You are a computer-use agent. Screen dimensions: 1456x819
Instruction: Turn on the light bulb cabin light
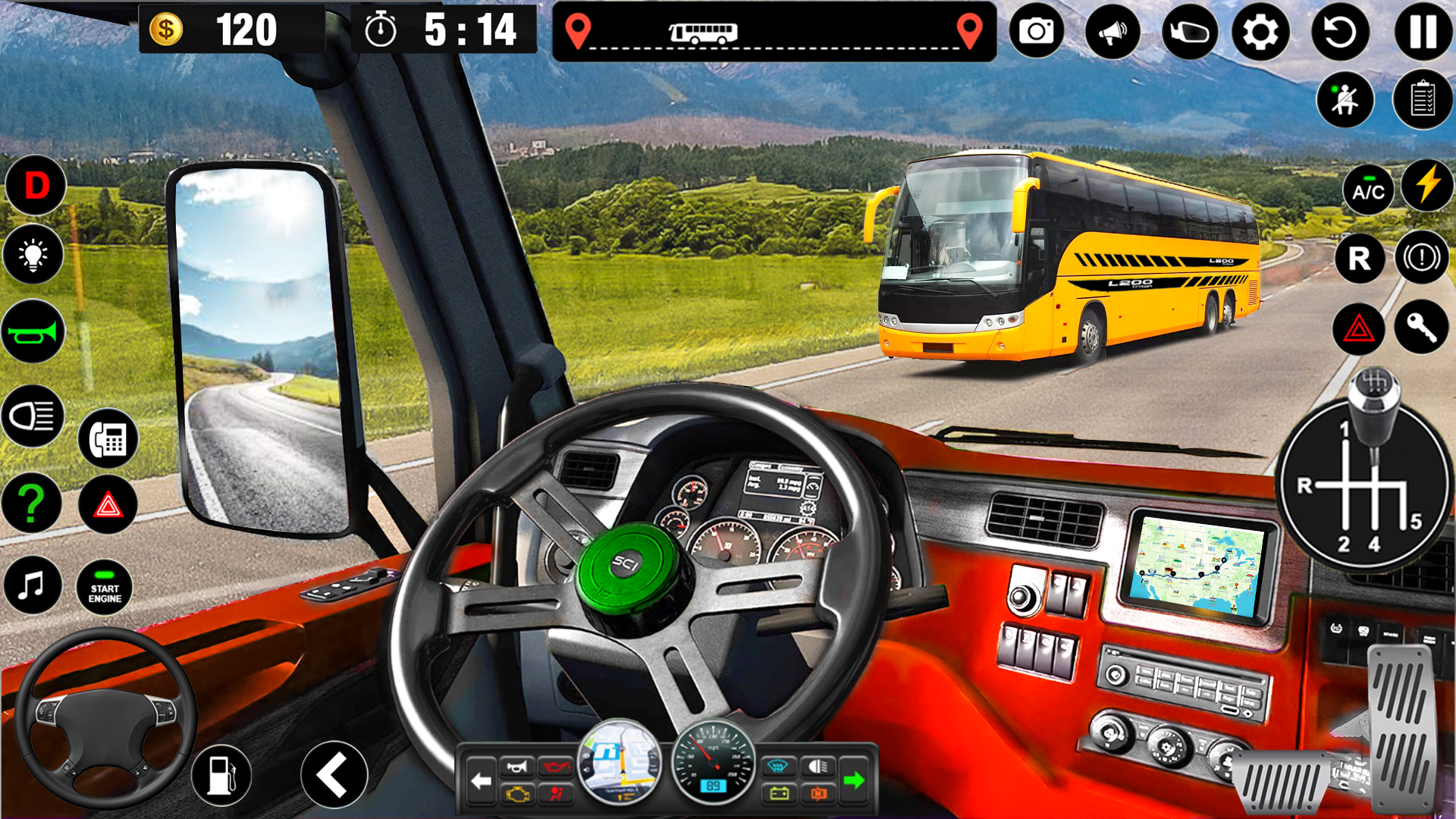point(33,255)
